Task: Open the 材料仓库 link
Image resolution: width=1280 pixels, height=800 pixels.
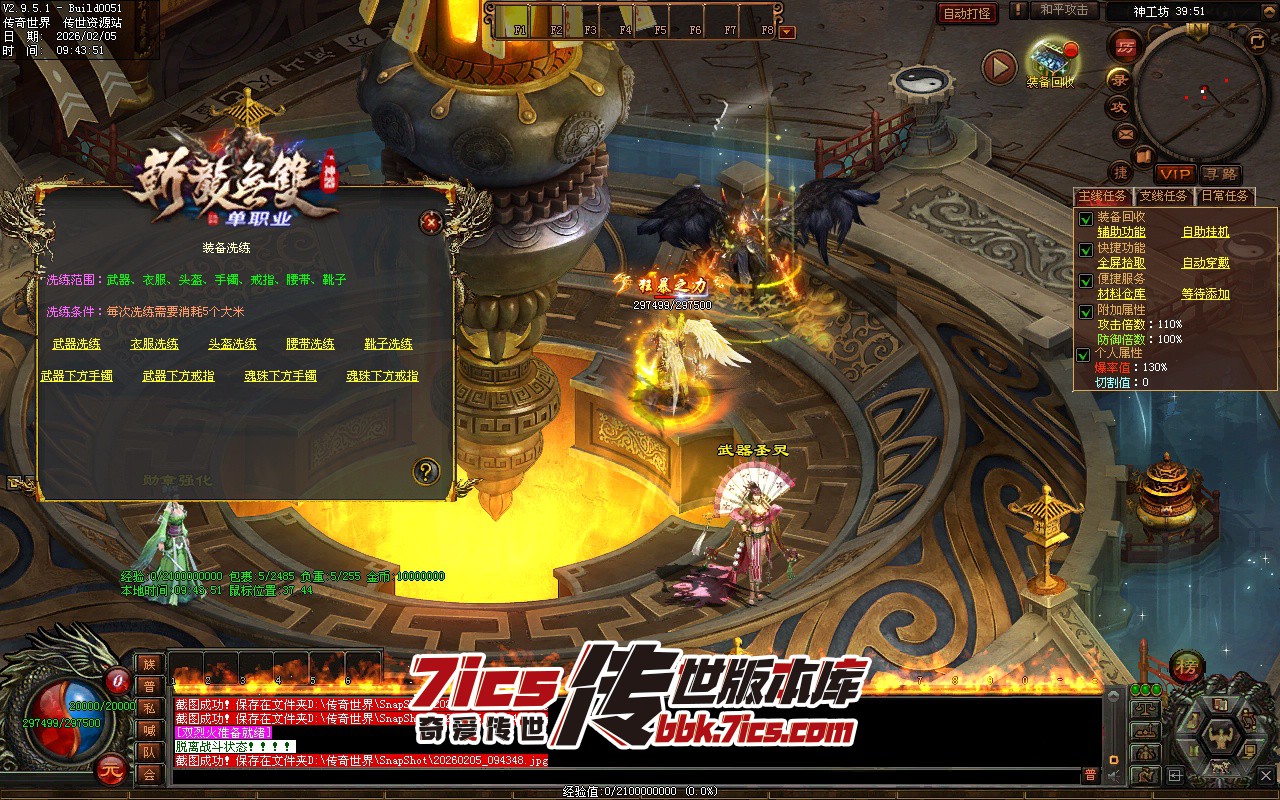Action: pyautogui.click(x=1122, y=294)
